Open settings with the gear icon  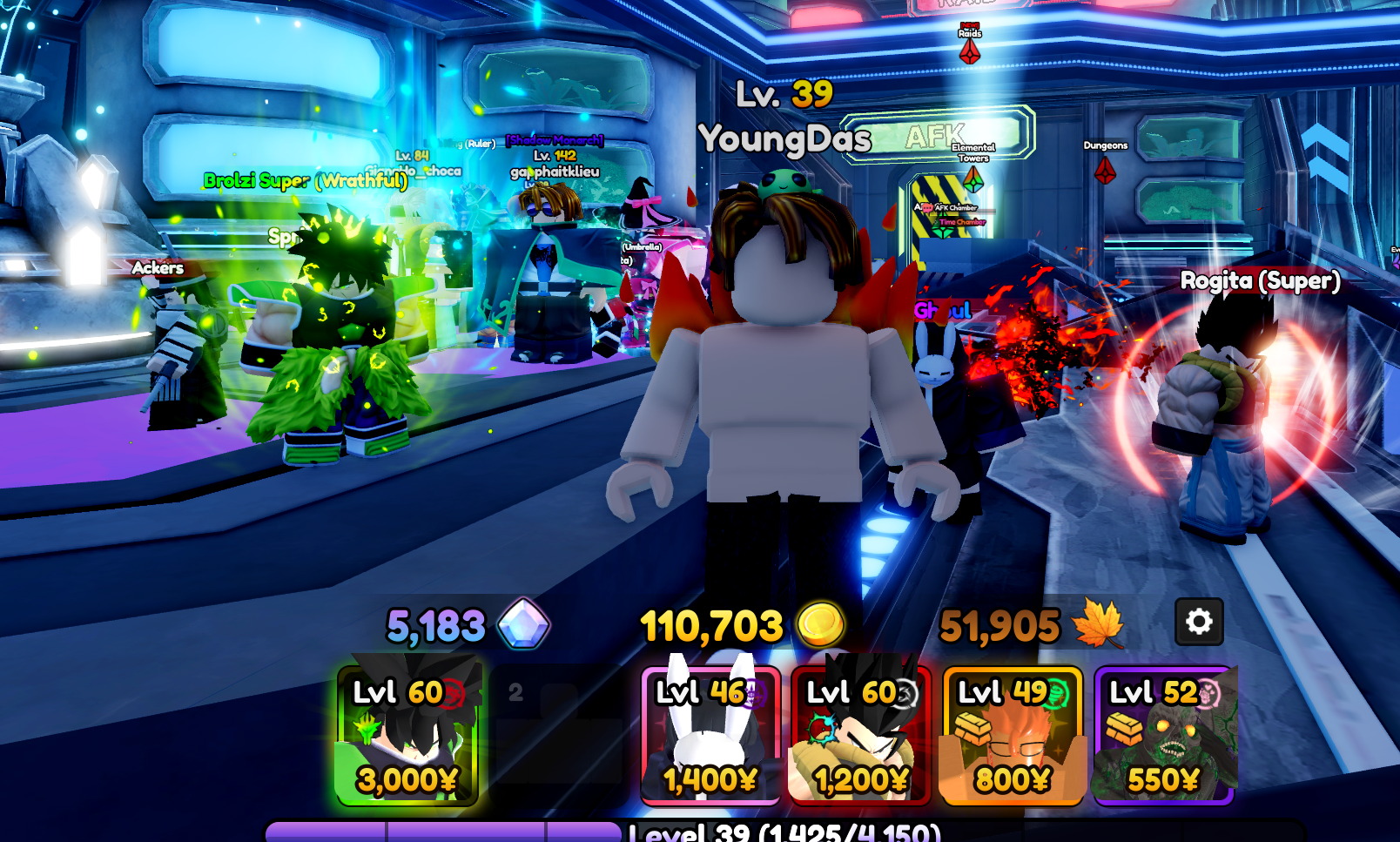tap(1199, 622)
